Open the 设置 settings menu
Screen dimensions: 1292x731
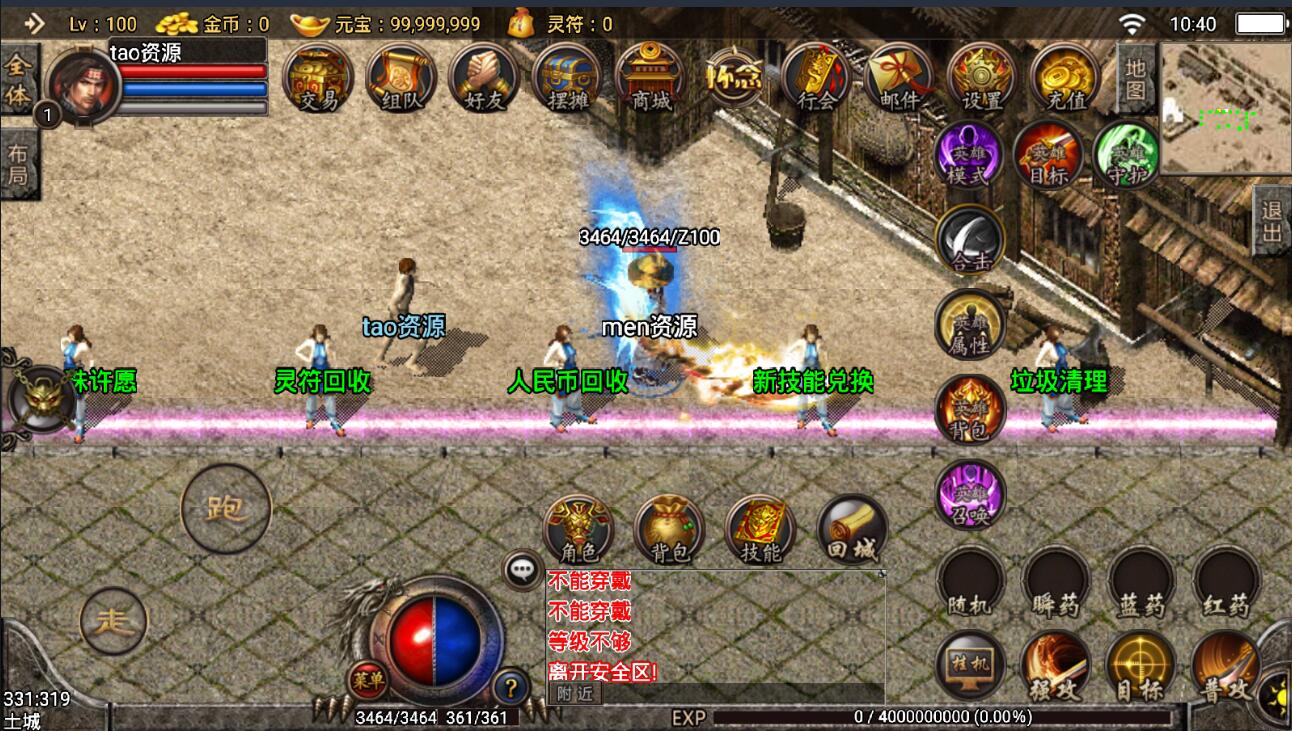click(x=982, y=78)
